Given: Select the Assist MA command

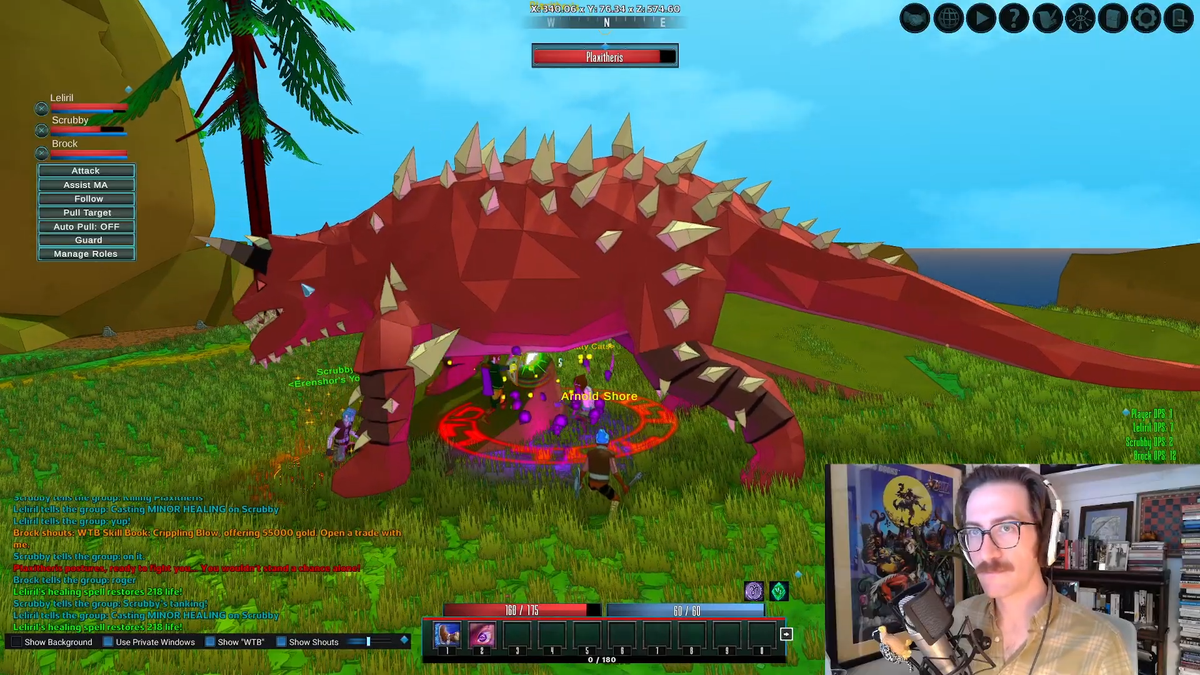Looking at the screenshot, I should 86,185.
